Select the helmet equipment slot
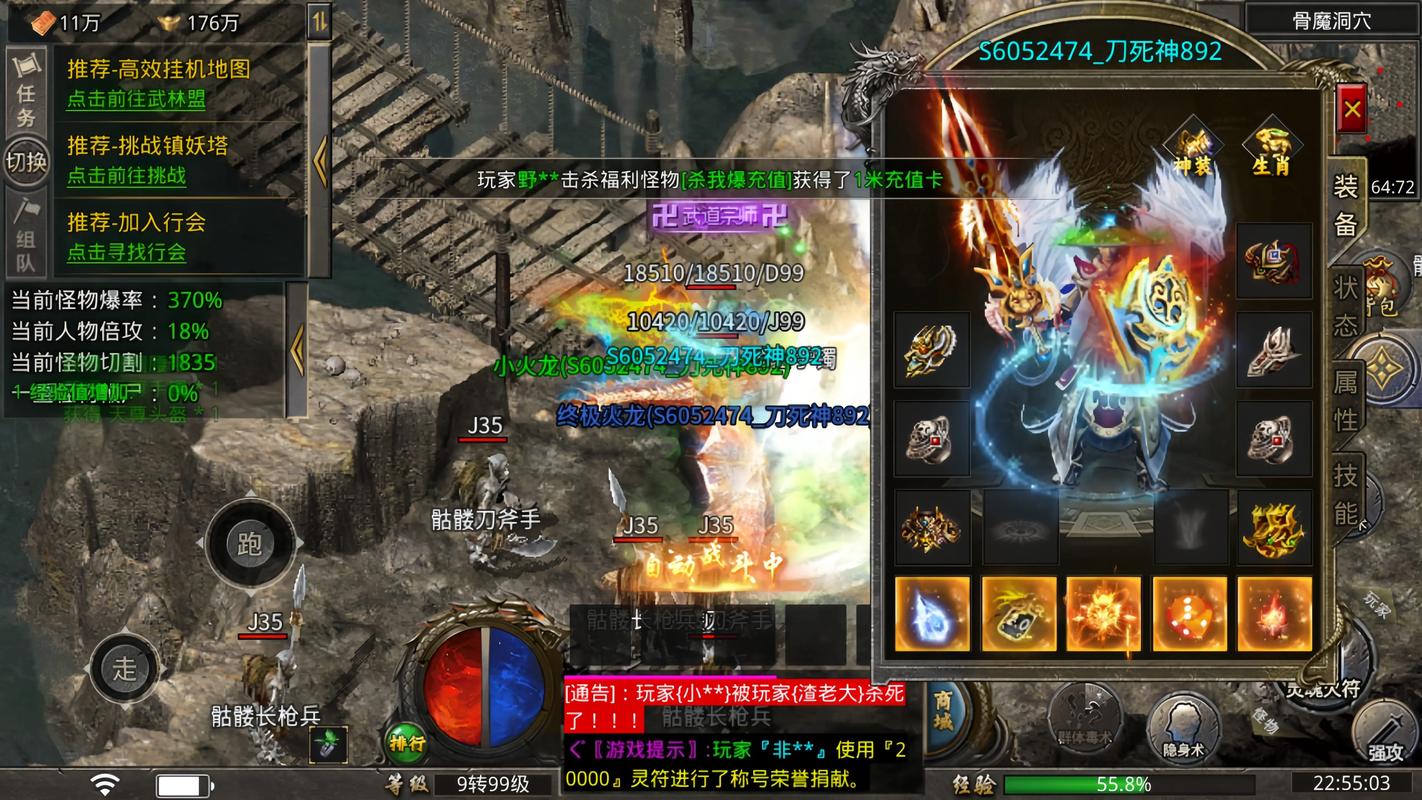This screenshot has height=800, width=1422. 1274,261
